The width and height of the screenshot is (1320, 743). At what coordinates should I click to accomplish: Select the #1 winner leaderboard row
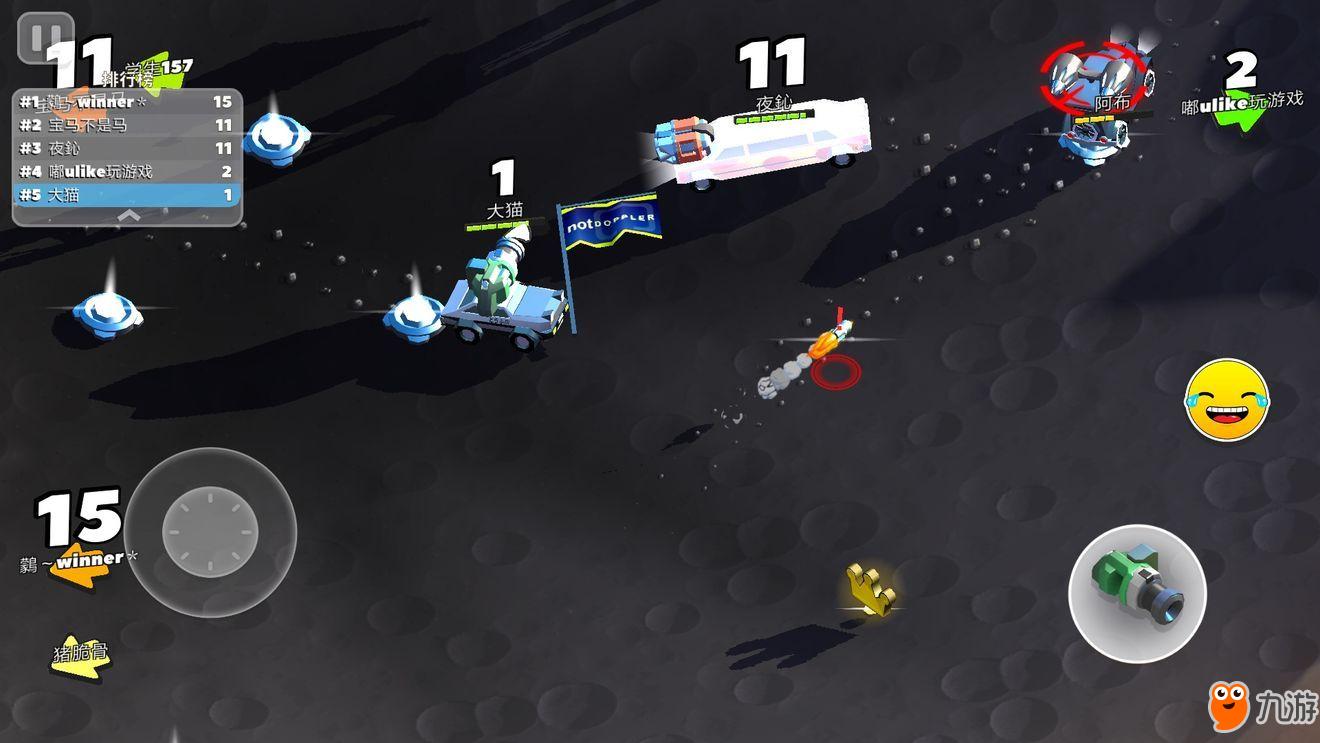point(127,102)
